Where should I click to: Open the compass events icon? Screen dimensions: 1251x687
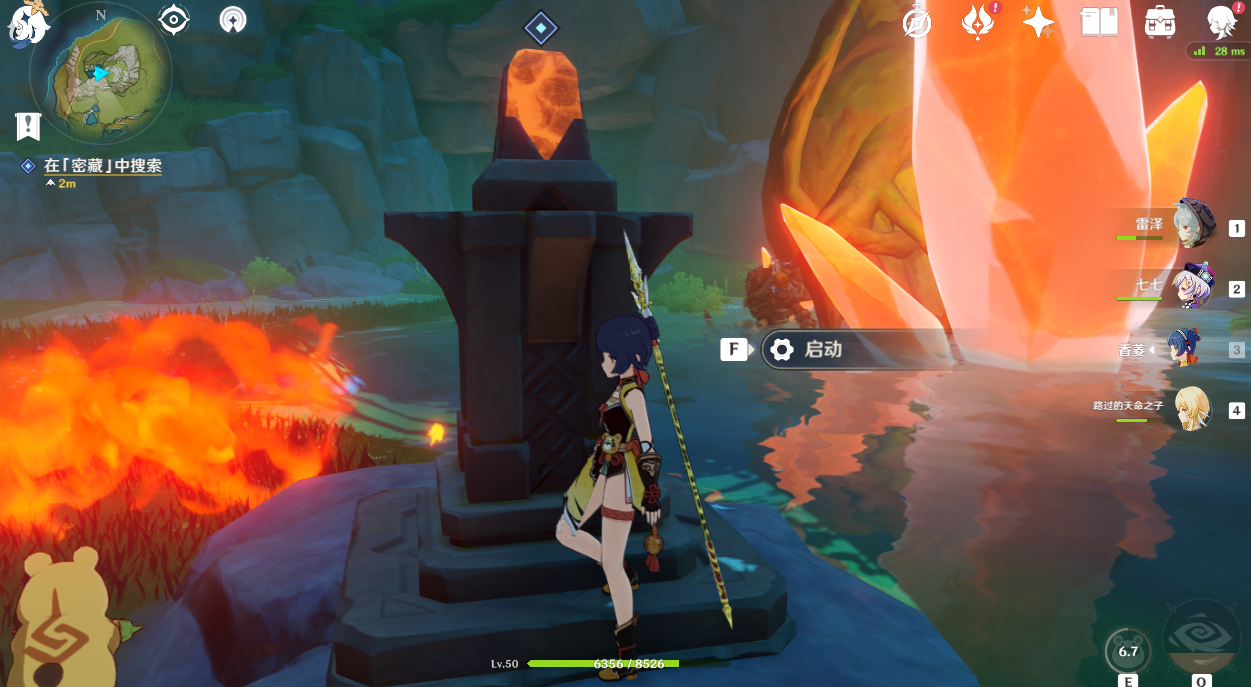916,21
